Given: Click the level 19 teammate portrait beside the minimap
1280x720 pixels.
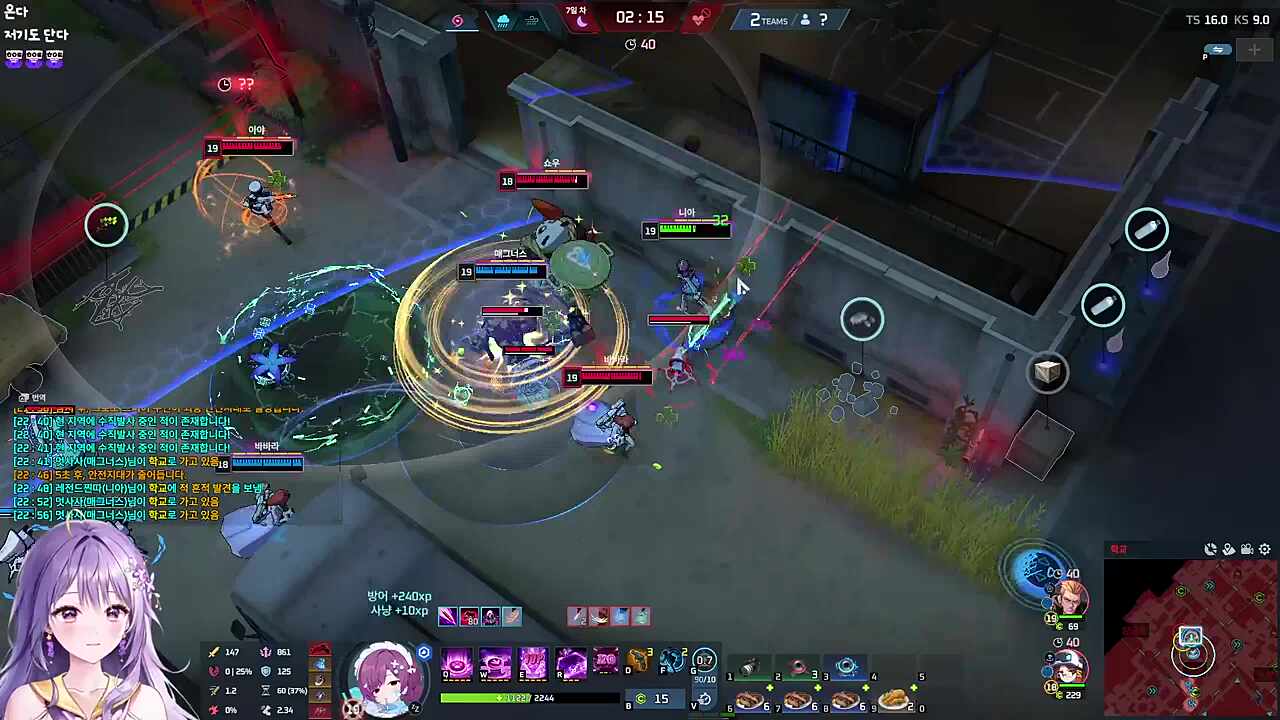Looking at the screenshot, I should point(1071,596).
